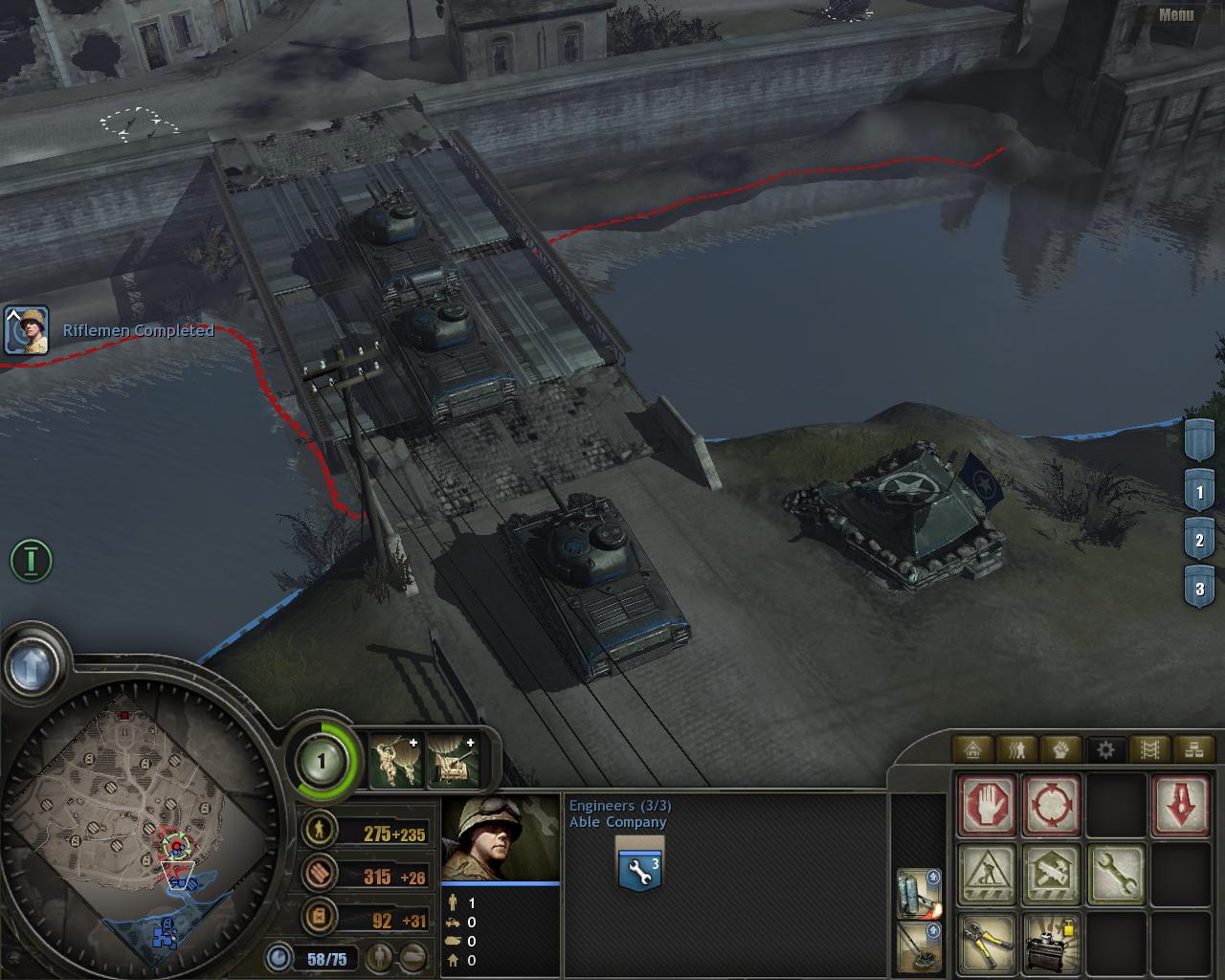
Task: Select control group 3 shield
Action: pyautogui.click(x=1199, y=588)
